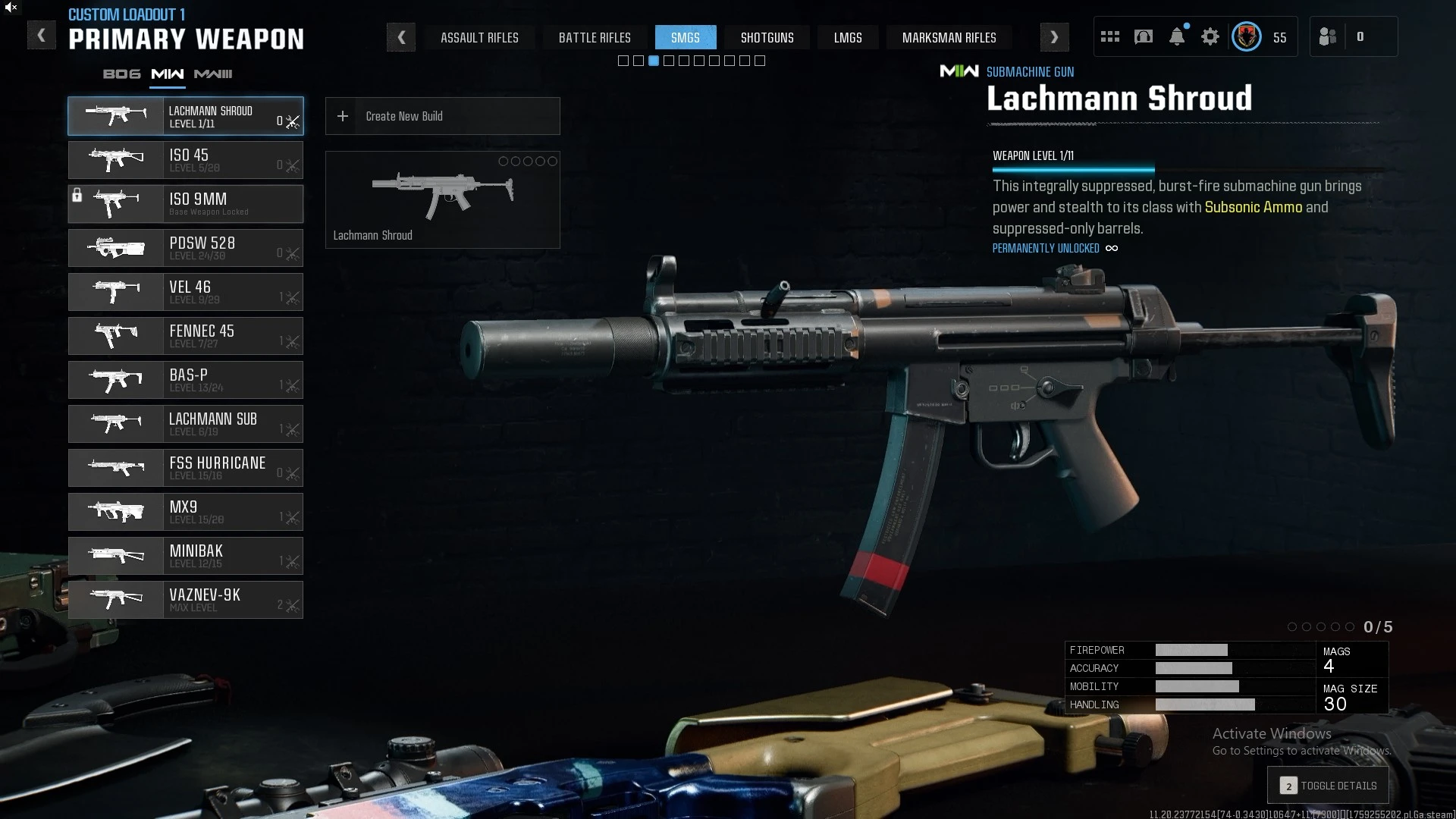Equip the Vaznev-9K from the list

(186, 600)
